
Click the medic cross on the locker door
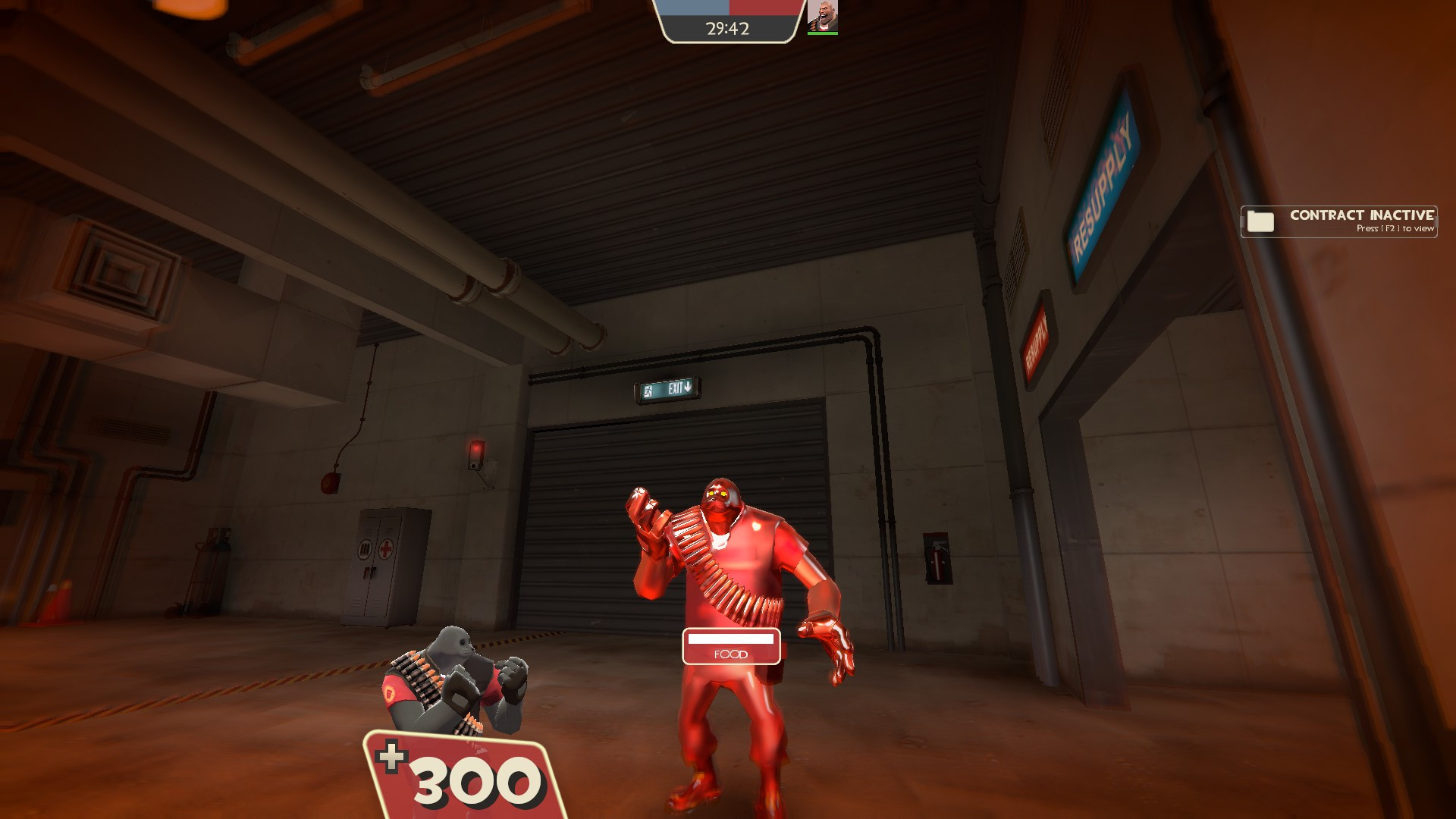click(387, 549)
